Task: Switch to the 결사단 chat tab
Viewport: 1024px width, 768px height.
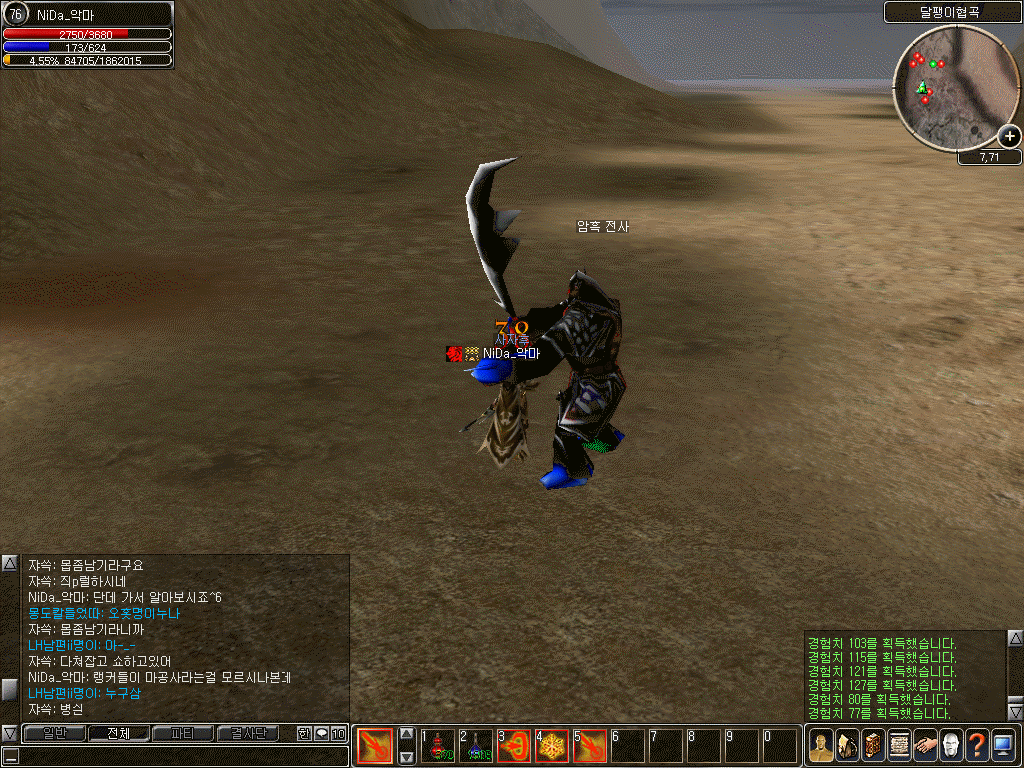Action: click(248, 734)
